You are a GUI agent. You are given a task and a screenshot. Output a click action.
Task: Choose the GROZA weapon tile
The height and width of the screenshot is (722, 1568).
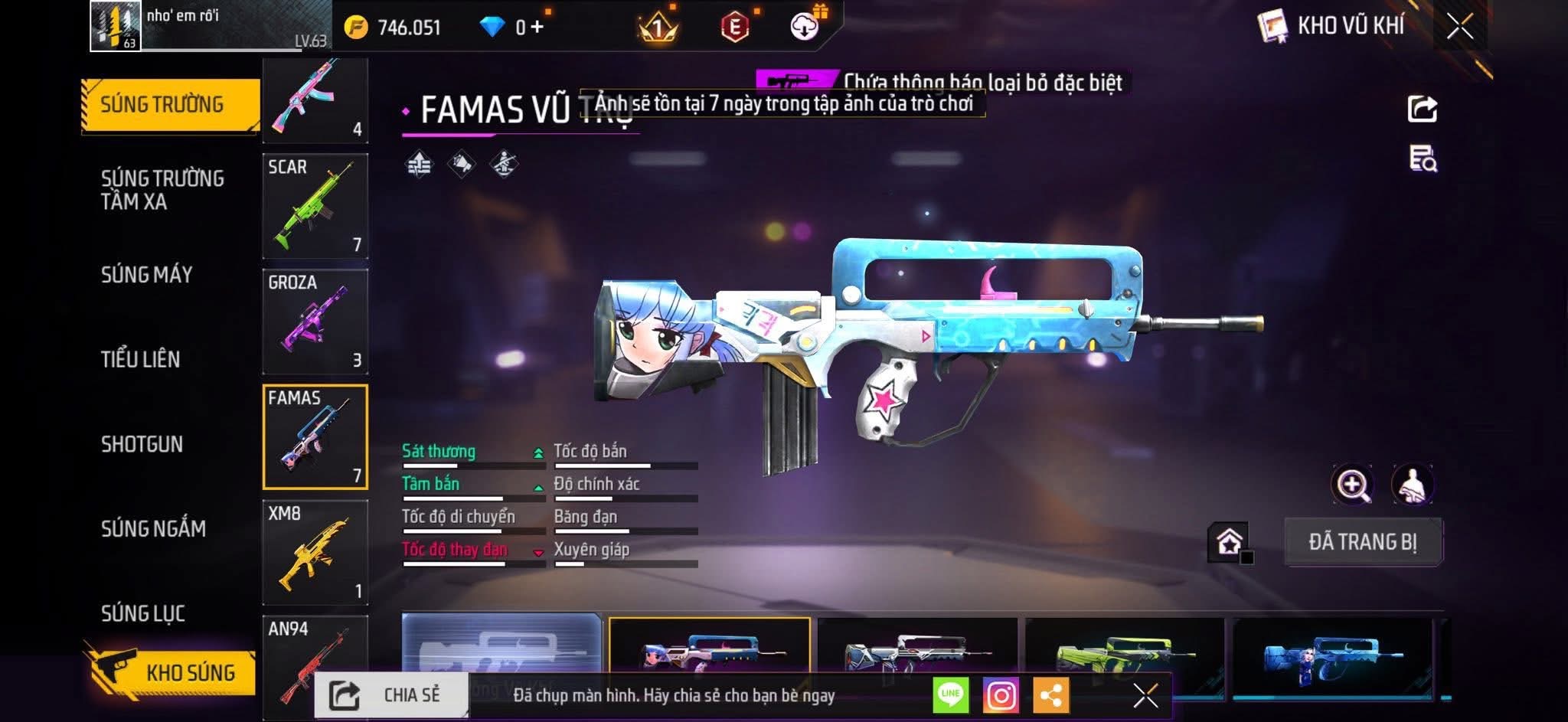[x=315, y=321]
